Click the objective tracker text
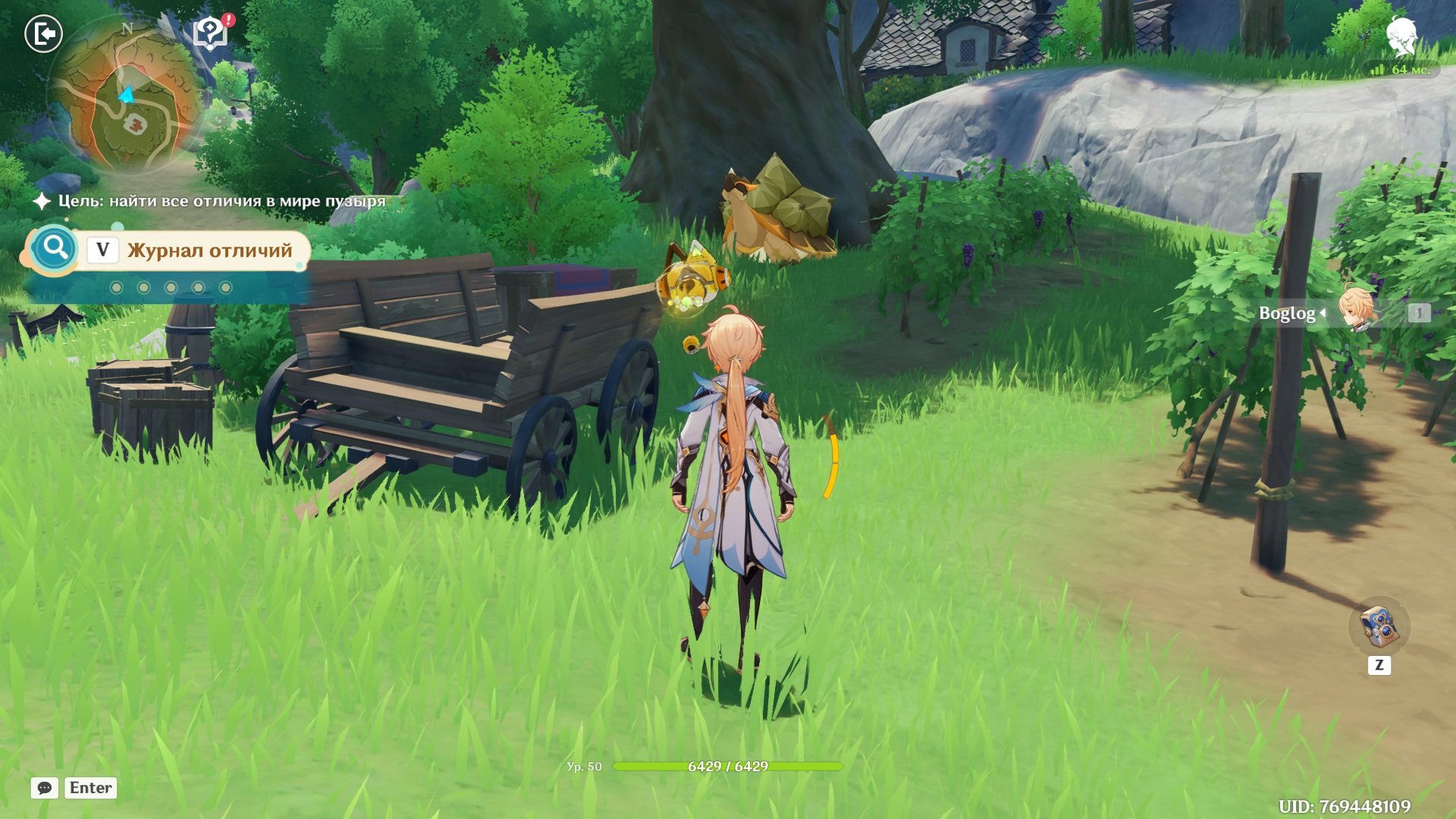 (x=221, y=201)
